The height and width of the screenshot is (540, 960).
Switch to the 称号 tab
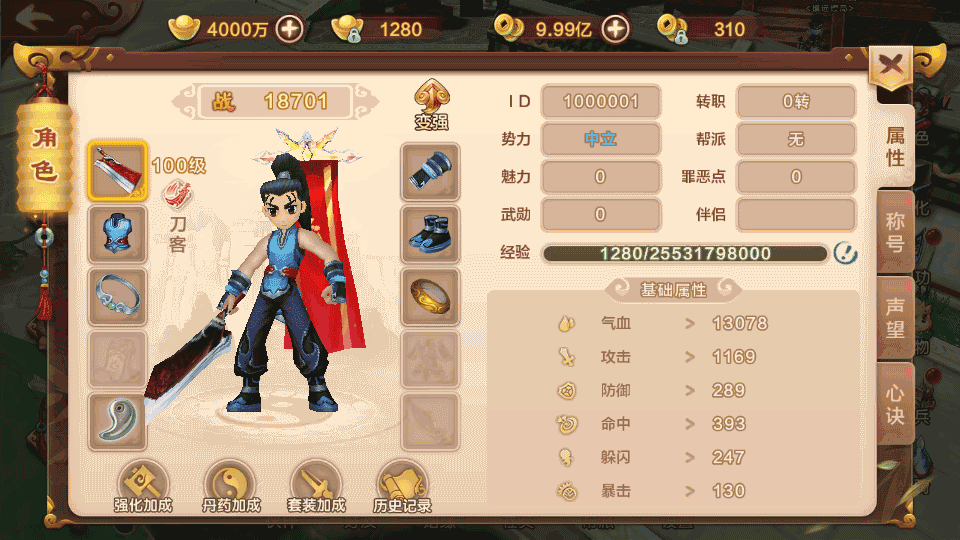[895, 233]
